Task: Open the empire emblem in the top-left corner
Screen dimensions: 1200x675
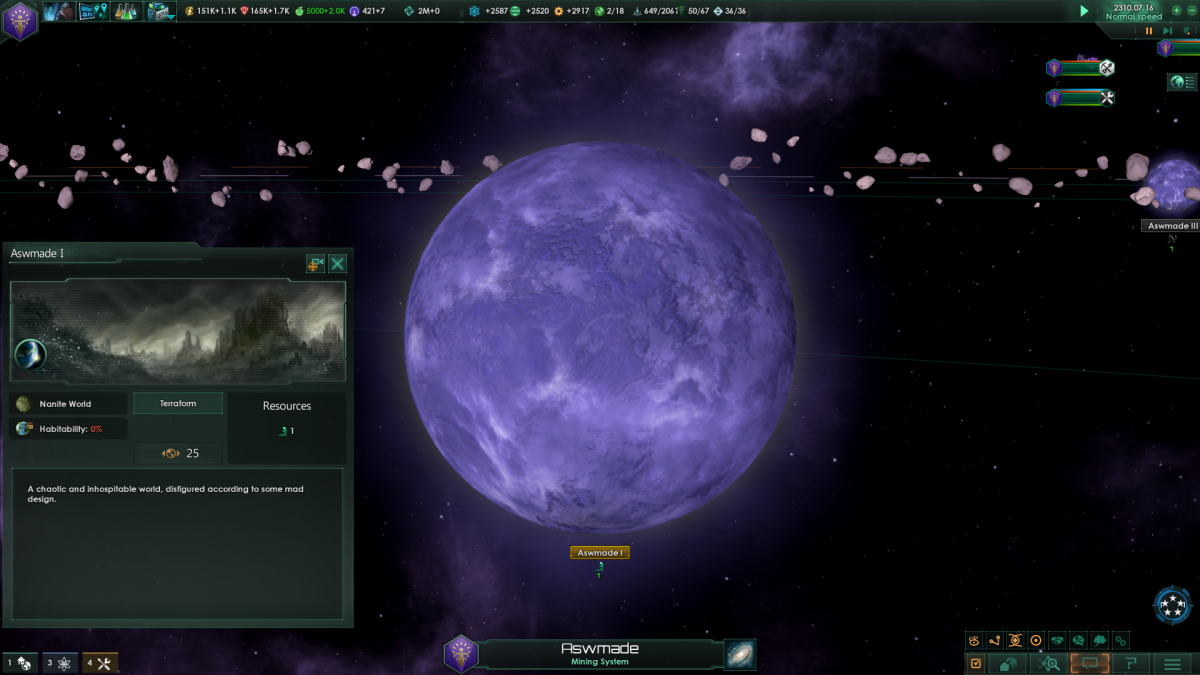Action: tap(19, 20)
